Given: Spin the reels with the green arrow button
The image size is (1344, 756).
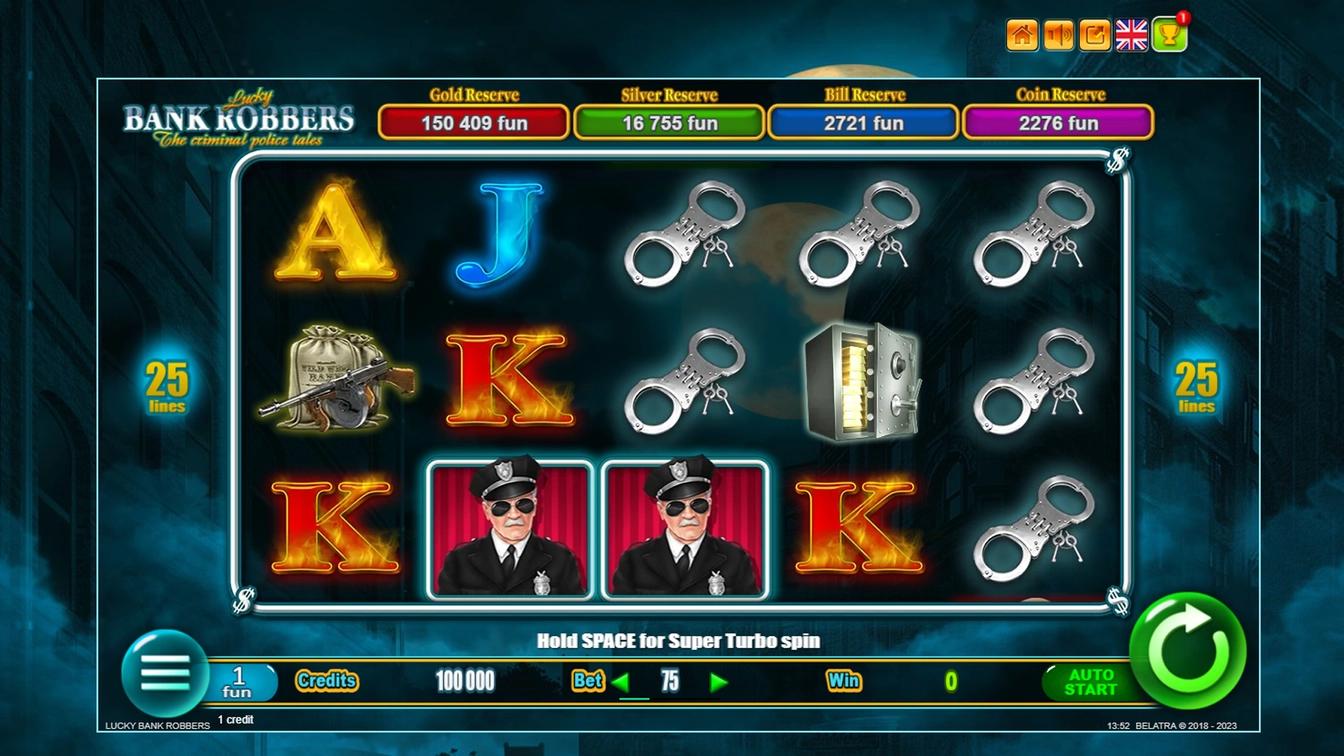Looking at the screenshot, I should [1188, 651].
